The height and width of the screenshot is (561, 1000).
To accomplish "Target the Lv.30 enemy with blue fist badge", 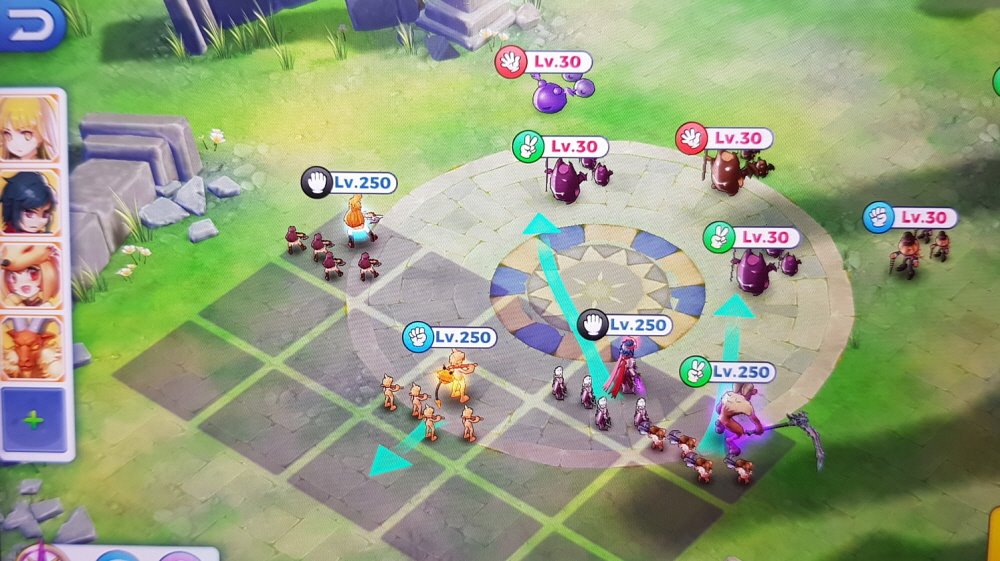I will point(908,250).
